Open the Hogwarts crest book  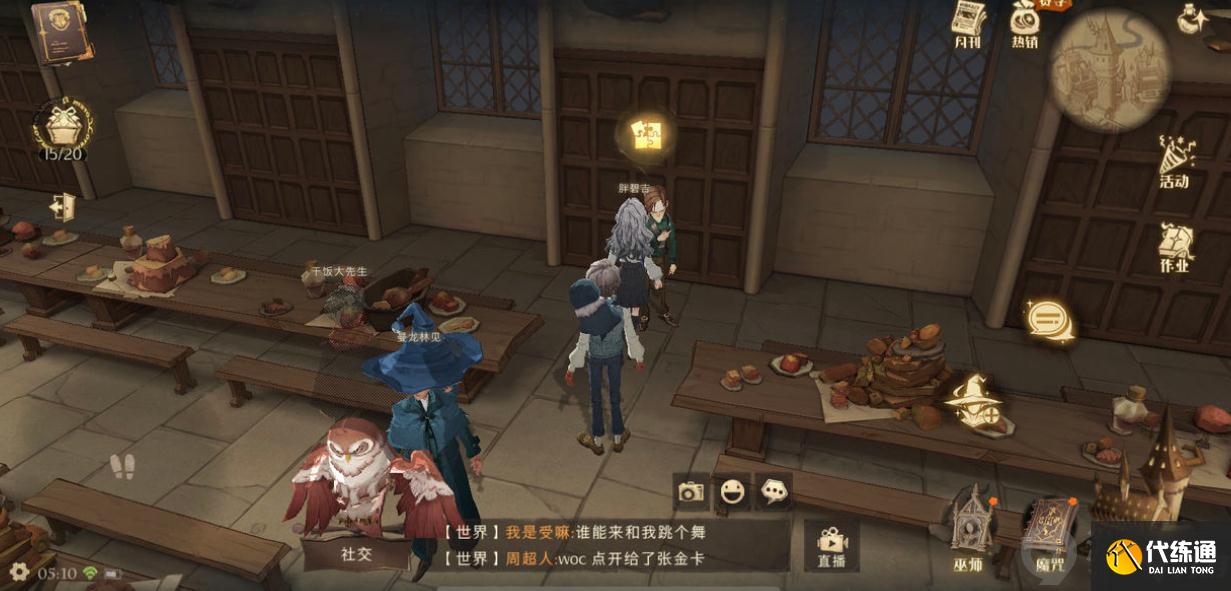pos(62,30)
